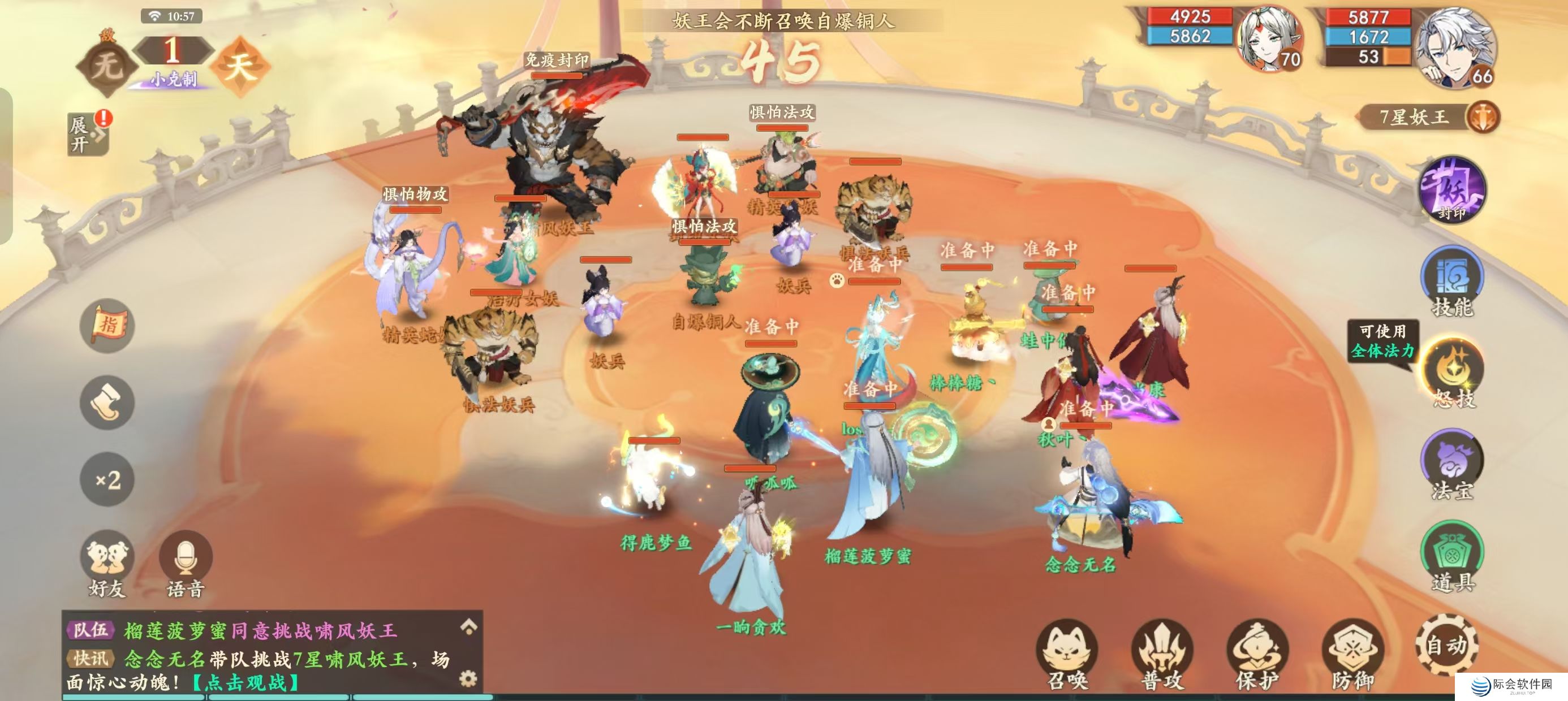Expand the 展开 side panel
Viewport: 1568px width, 701px height.
click(87, 134)
